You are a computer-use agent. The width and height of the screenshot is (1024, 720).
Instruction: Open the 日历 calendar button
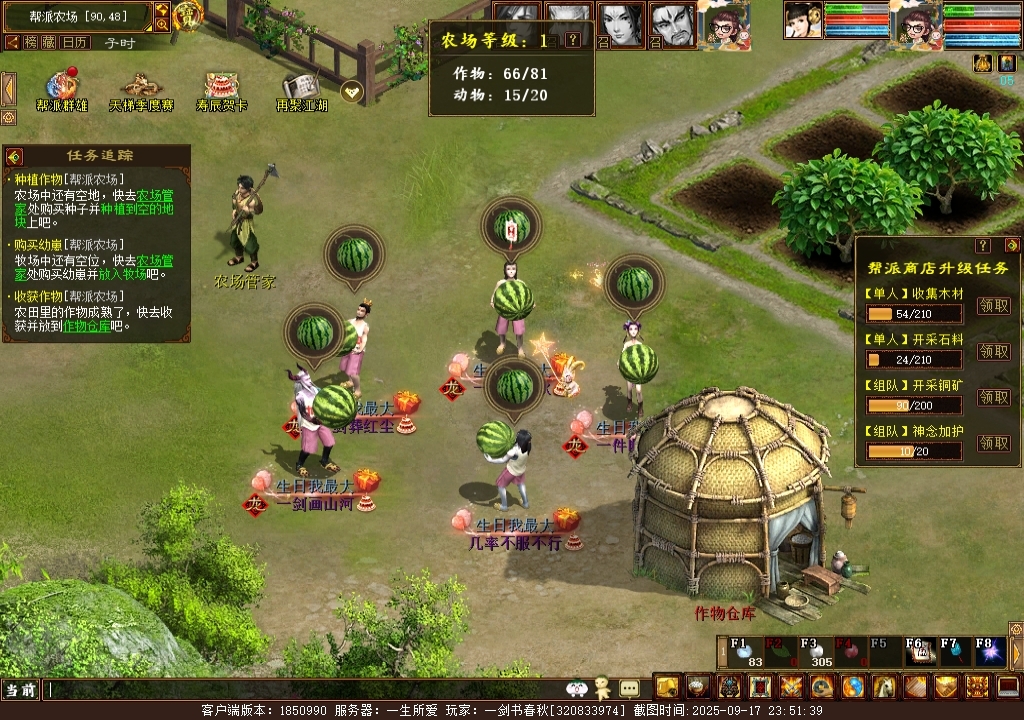click(x=73, y=42)
